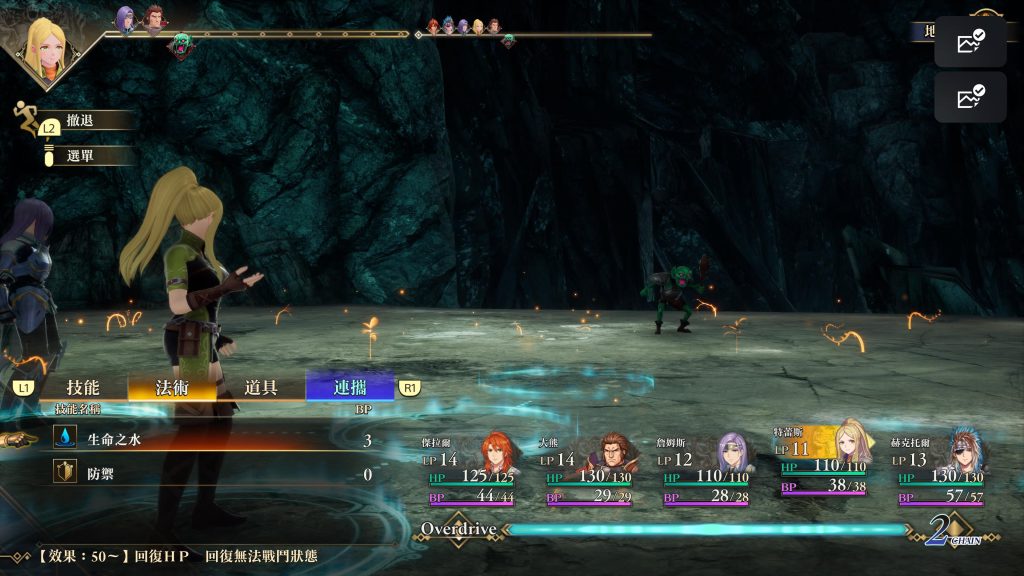This screenshot has width=1024, height=576.
Task: Cast the 生命之水 water spell
Action: pyautogui.click(x=210, y=440)
